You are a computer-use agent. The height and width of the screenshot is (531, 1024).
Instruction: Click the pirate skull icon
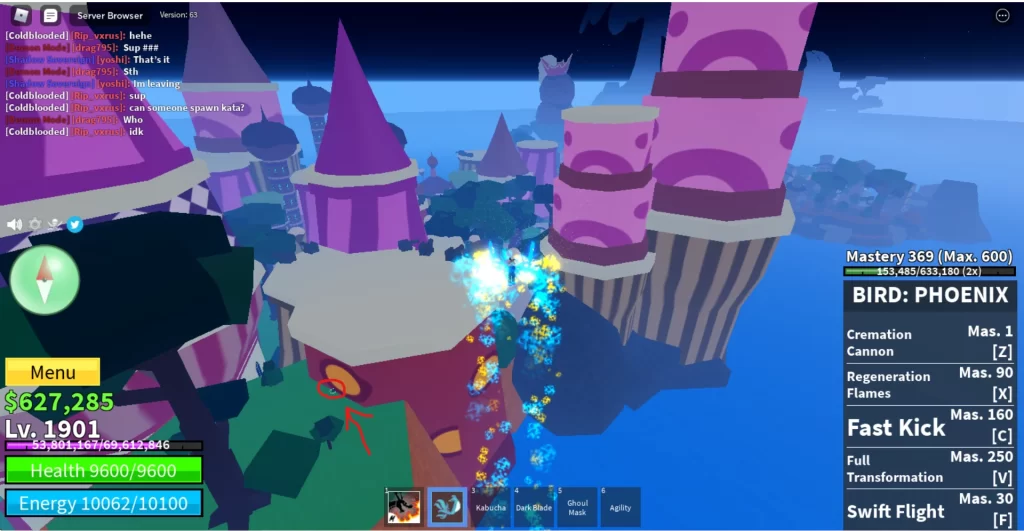pos(54,224)
